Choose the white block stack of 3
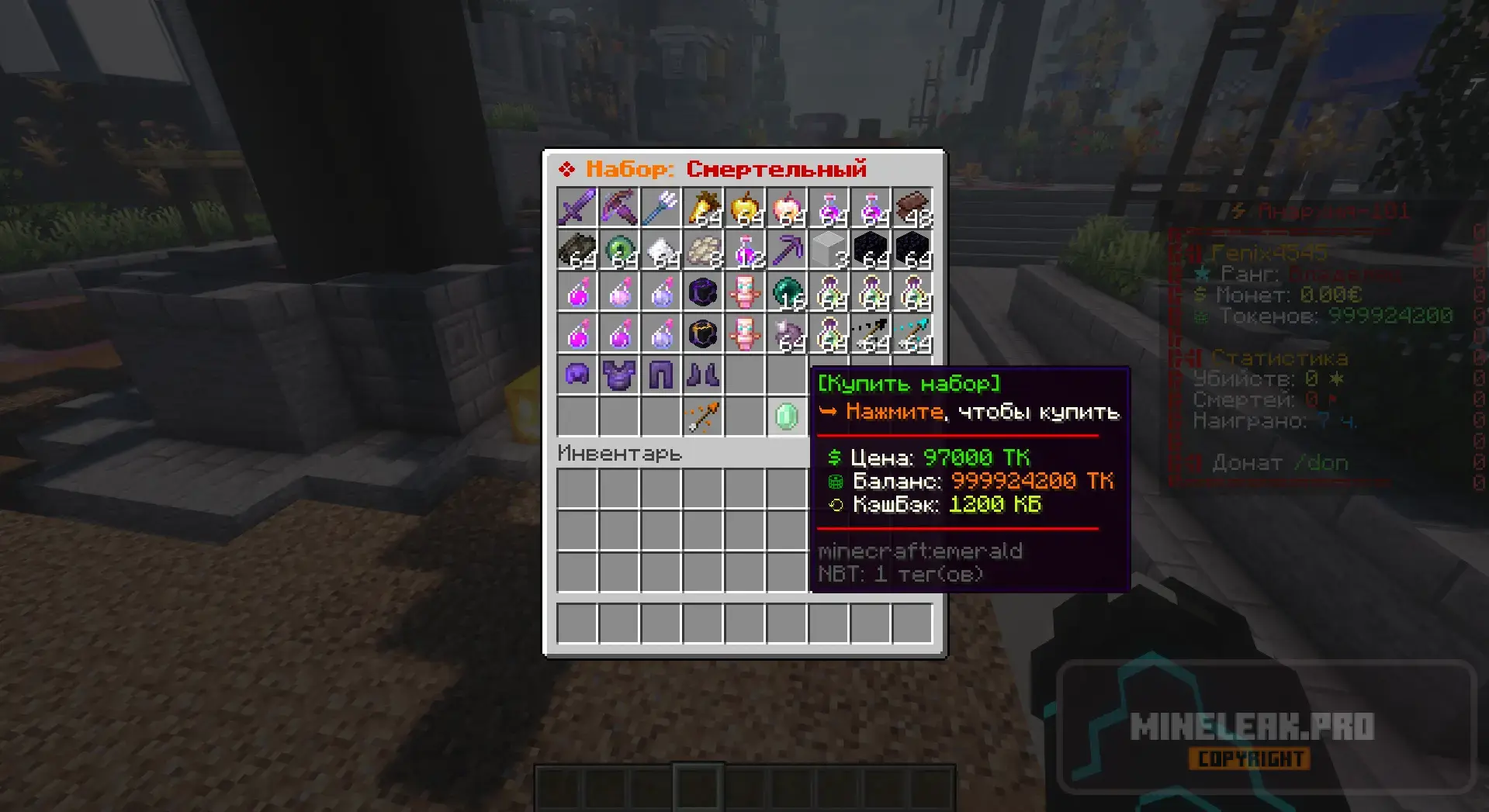Screen dimensions: 1489x812 pos(828,250)
